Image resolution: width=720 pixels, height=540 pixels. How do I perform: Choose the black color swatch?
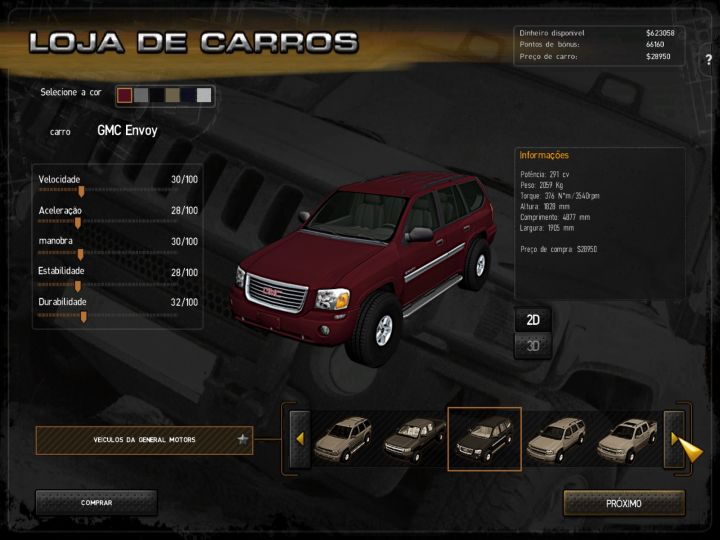click(x=157, y=95)
